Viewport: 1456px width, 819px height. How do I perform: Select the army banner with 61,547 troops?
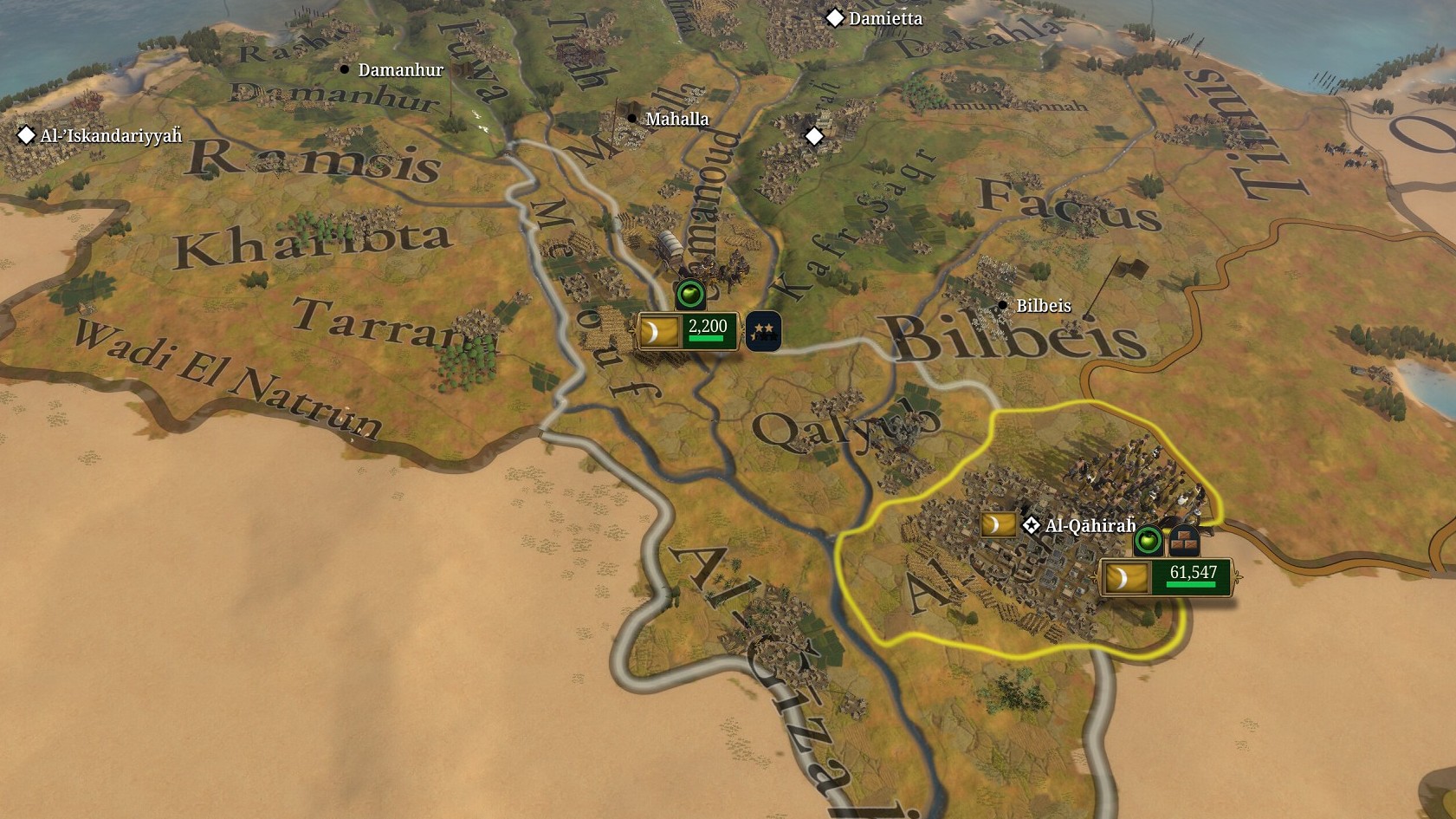[1166, 577]
